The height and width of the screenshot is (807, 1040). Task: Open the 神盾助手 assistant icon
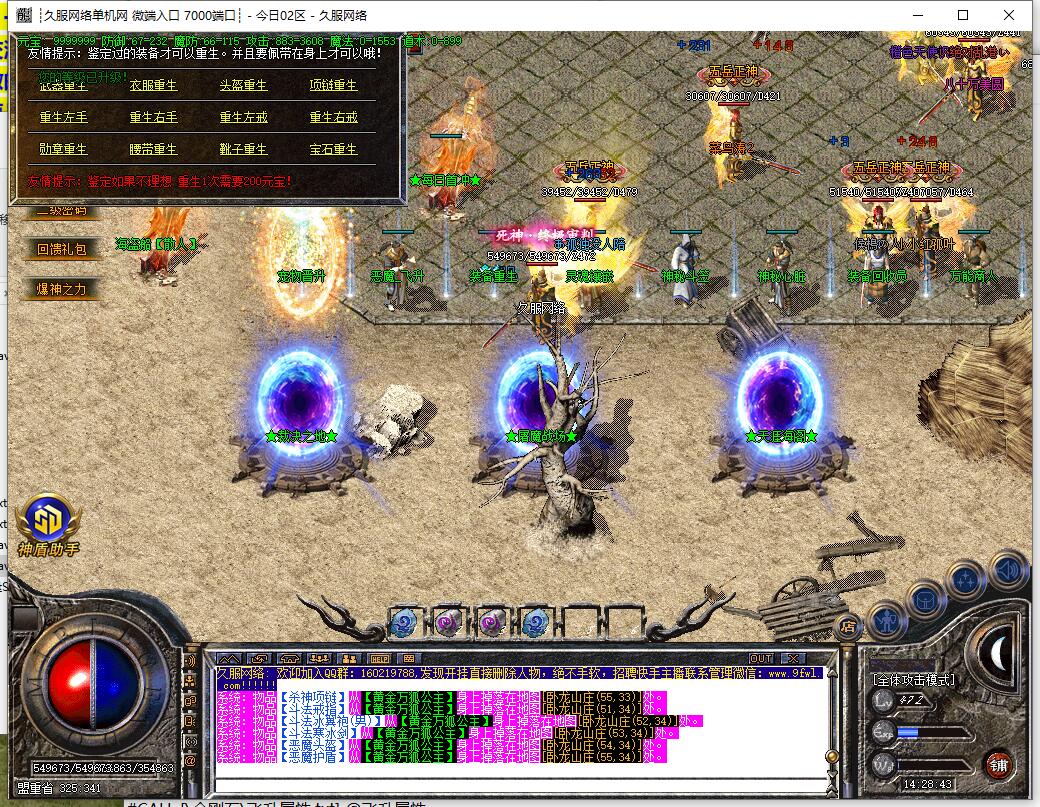coord(48,520)
